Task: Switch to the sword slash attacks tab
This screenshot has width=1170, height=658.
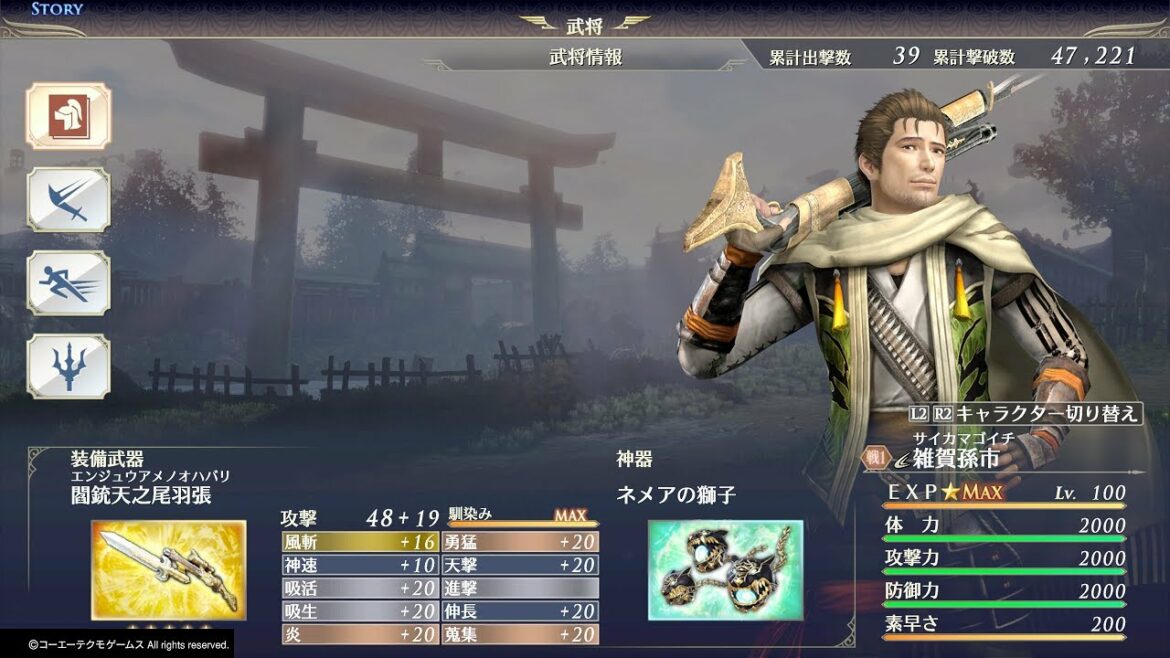Action: click(68, 200)
